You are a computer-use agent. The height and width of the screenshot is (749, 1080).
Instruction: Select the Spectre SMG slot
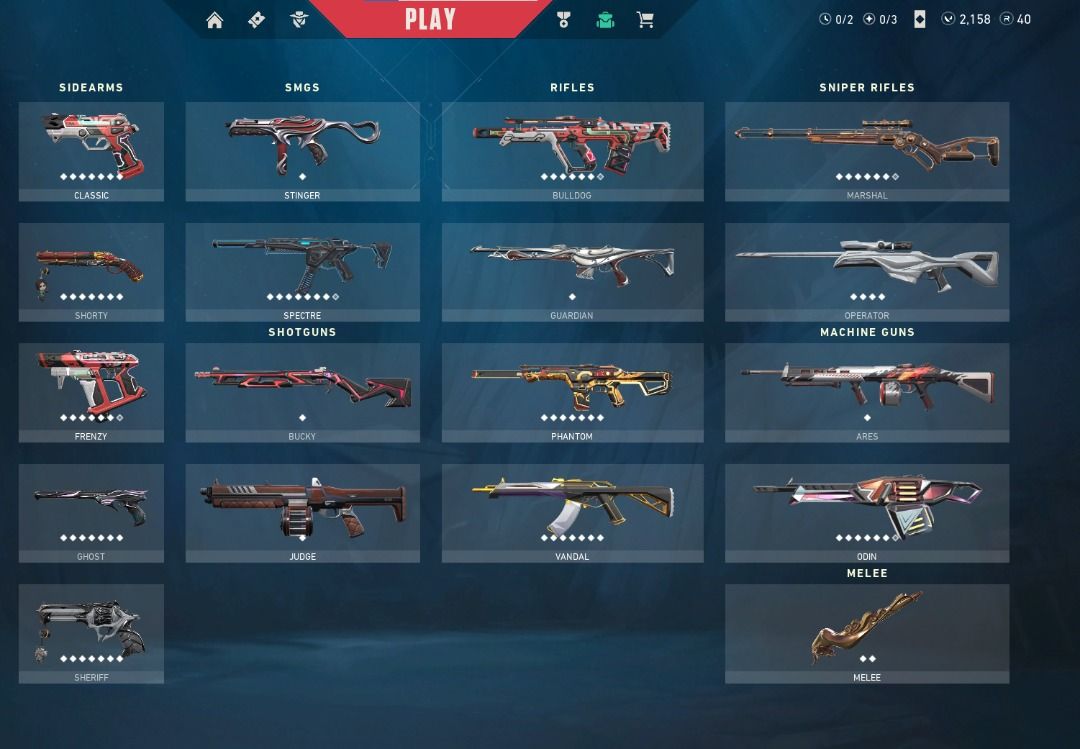point(302,271)
